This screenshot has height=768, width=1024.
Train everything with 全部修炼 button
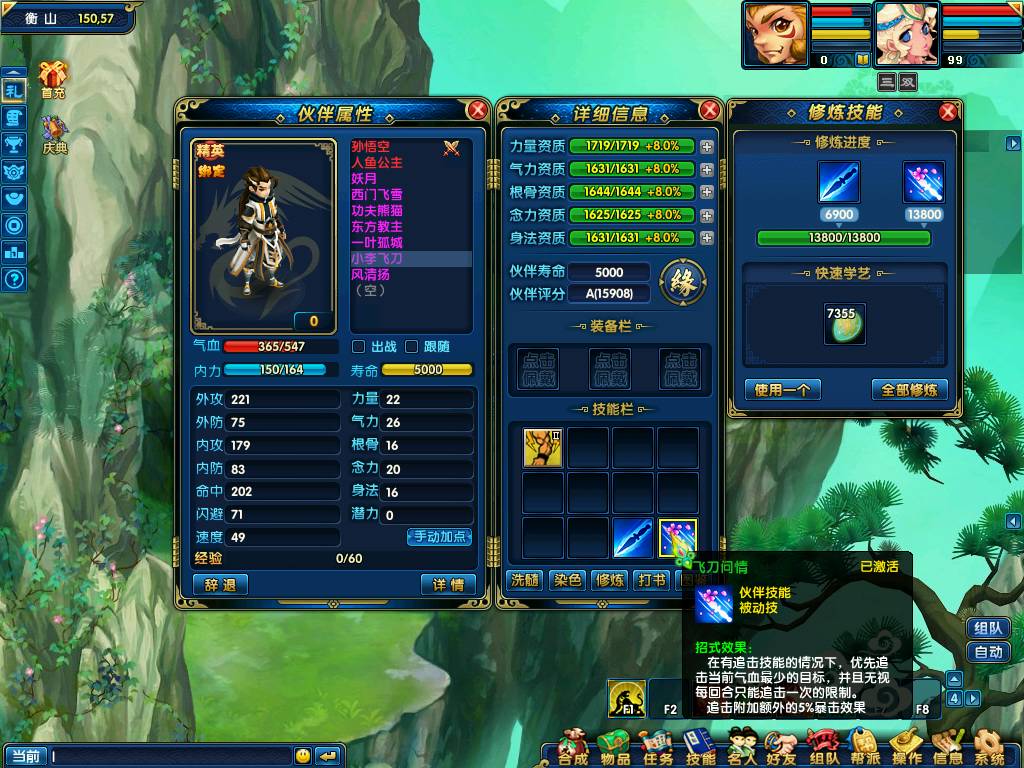point(909,390)
